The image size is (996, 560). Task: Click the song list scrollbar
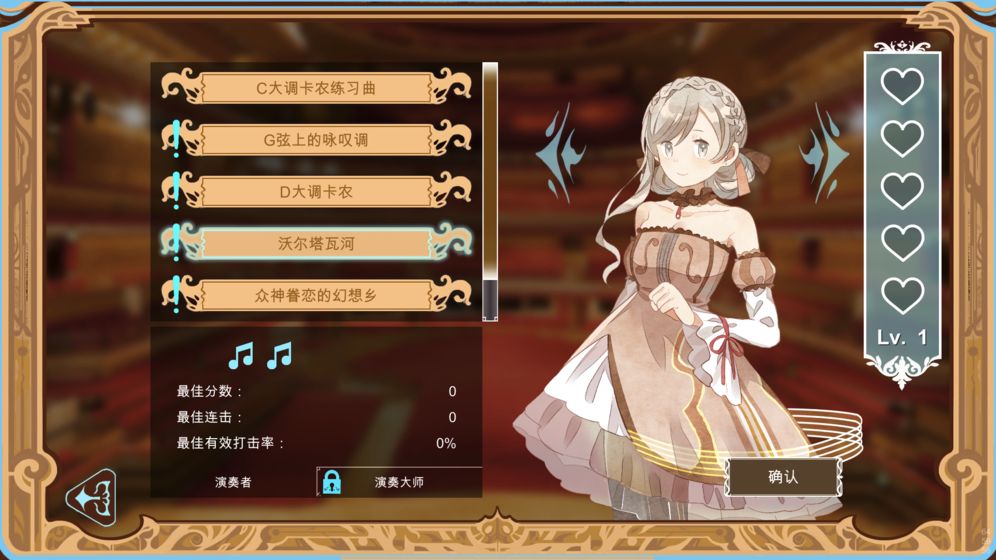(x=490, y=190)
